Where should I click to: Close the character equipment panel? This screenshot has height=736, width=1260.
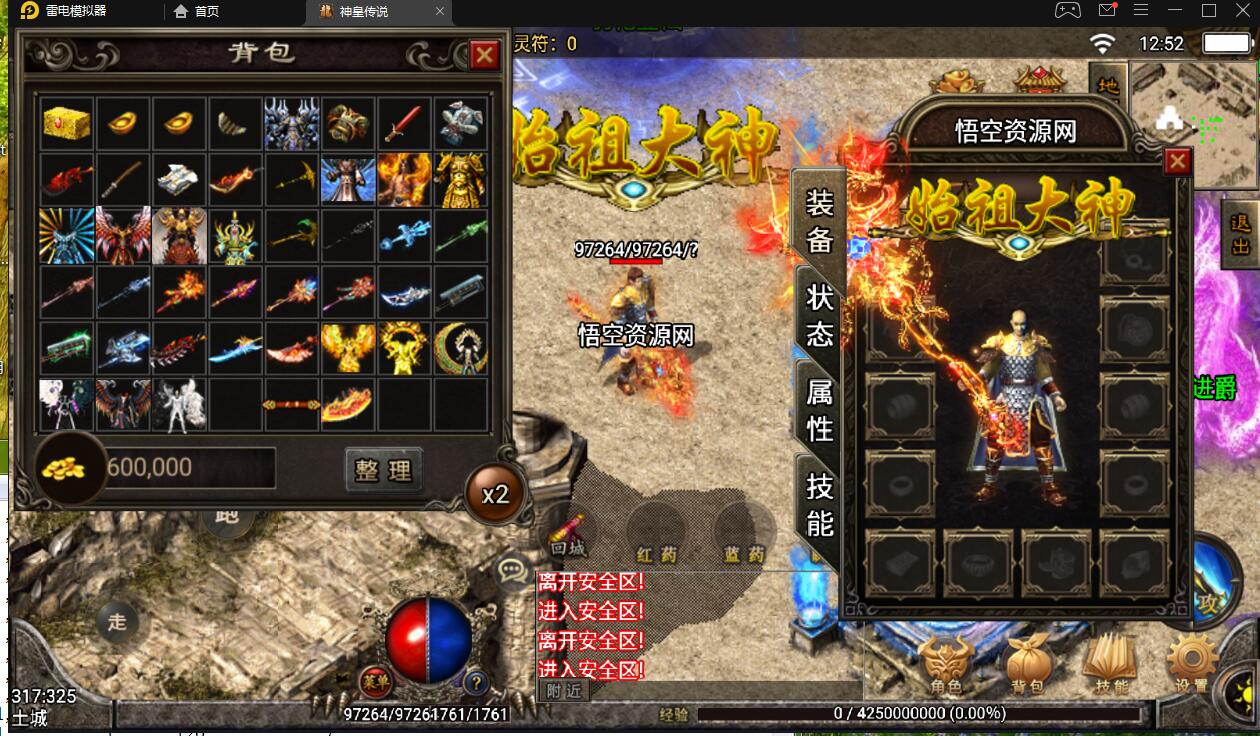[1178, 161]
